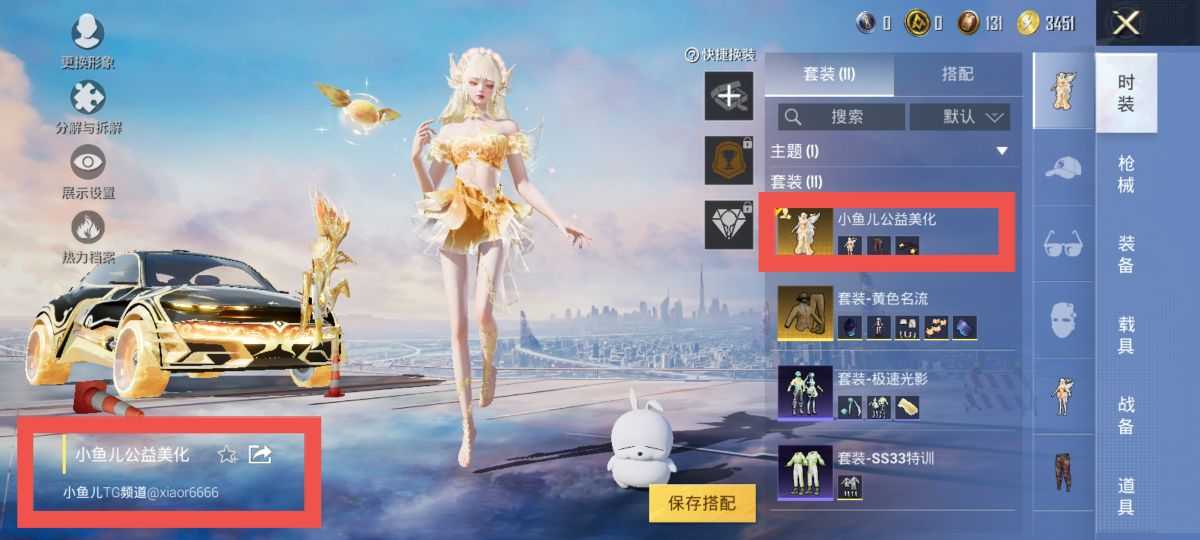Switch to the 搭配 tab

pyautogui.click(x=957, y=75)
